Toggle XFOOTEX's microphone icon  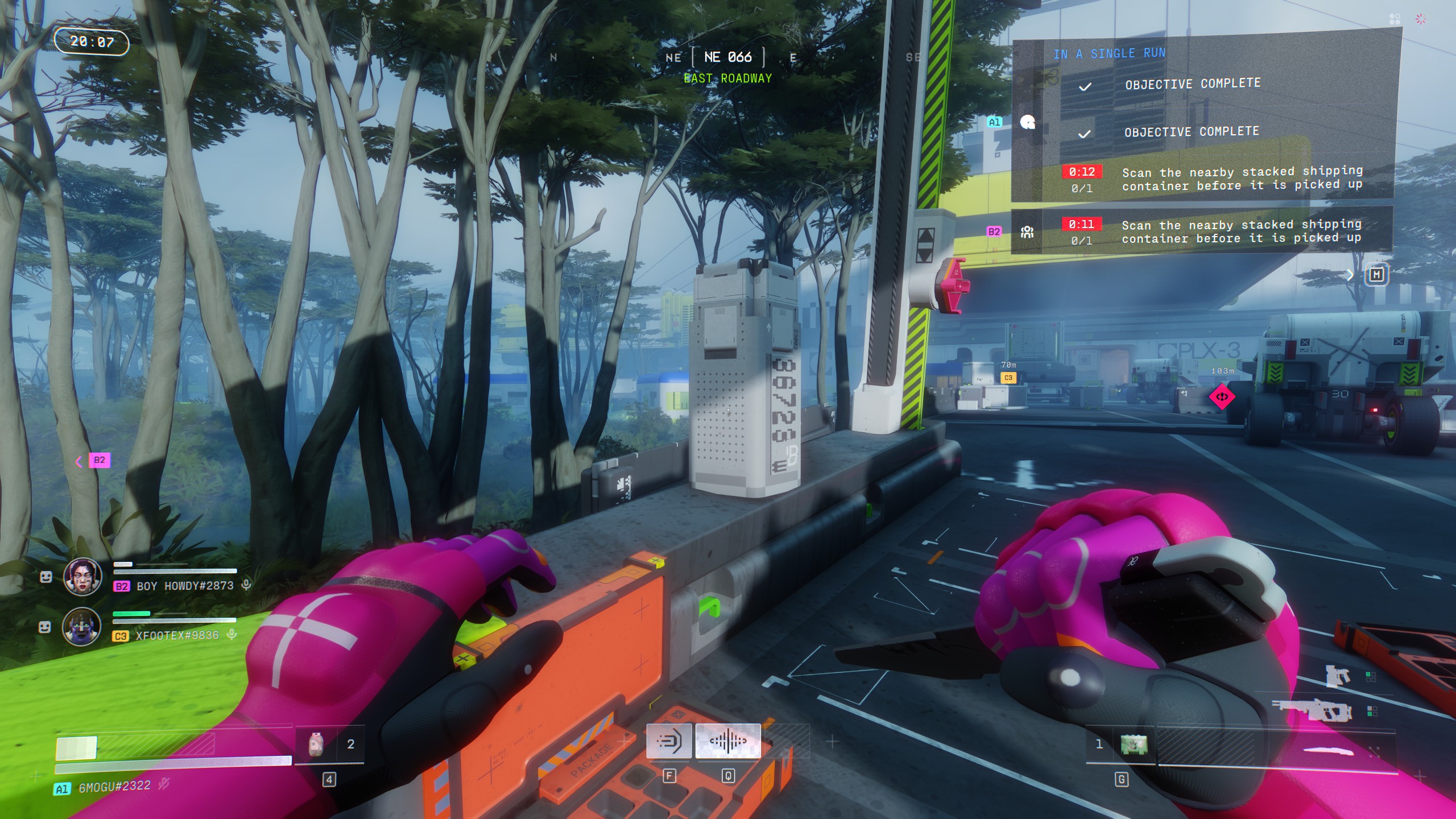pos(231,634)
